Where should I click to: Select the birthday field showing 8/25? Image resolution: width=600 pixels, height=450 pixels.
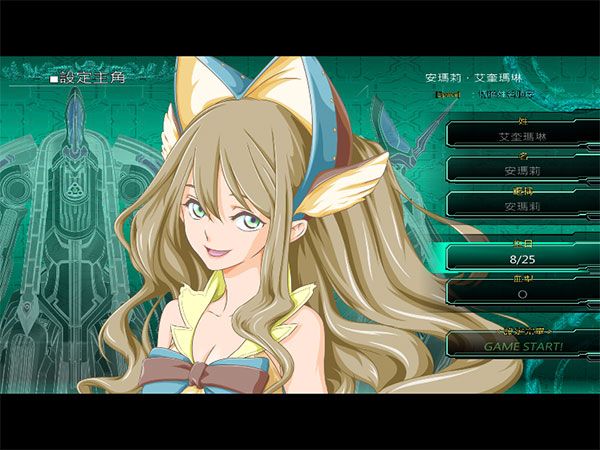pos(522,258)
